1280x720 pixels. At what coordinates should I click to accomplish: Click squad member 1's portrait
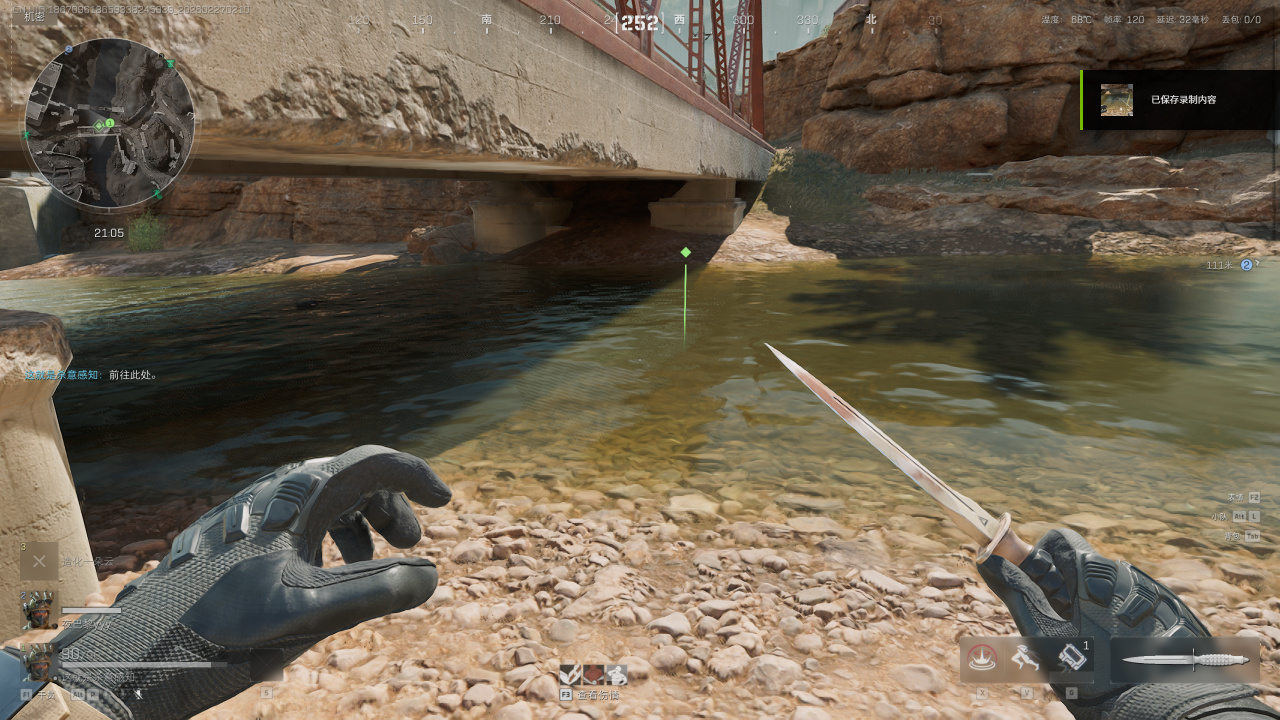39,661
